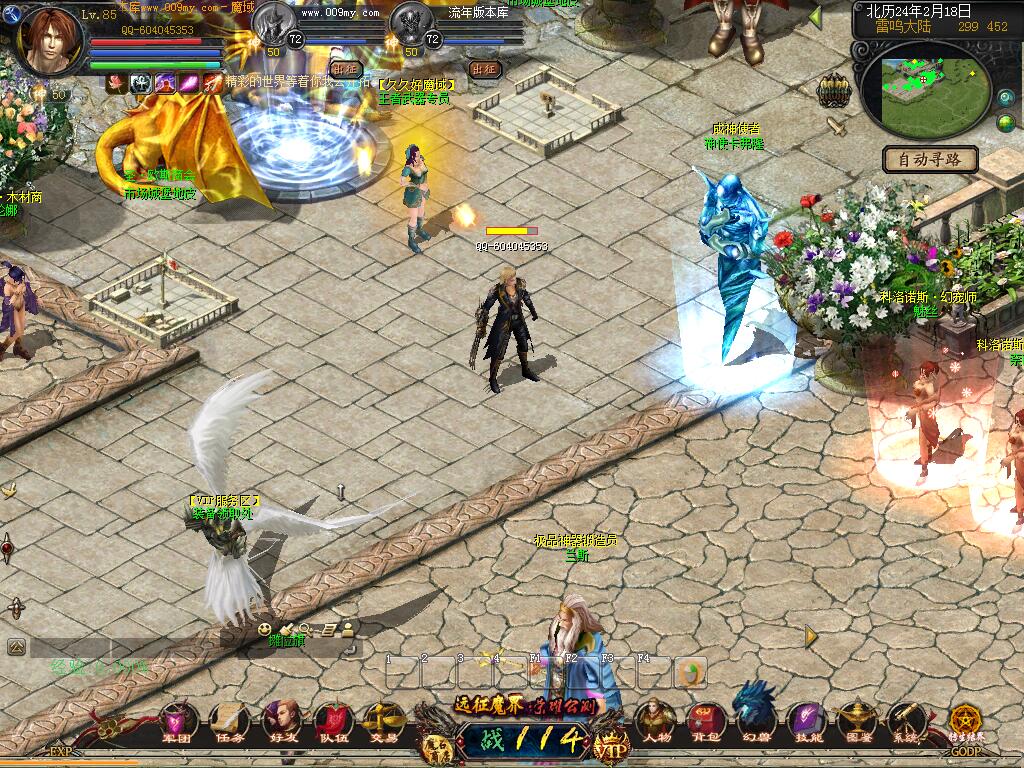Screen dimensions: 1024x768
Task: Click the player character portrait
Action: tap(50, 40)
